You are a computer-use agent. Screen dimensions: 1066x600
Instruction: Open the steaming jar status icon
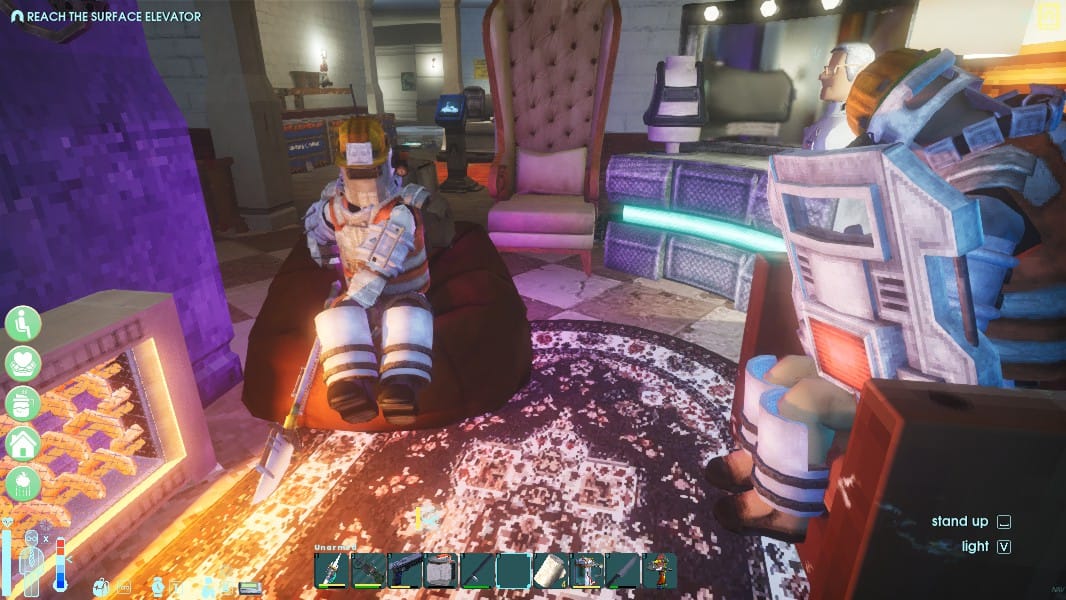[x=22, y=403]
